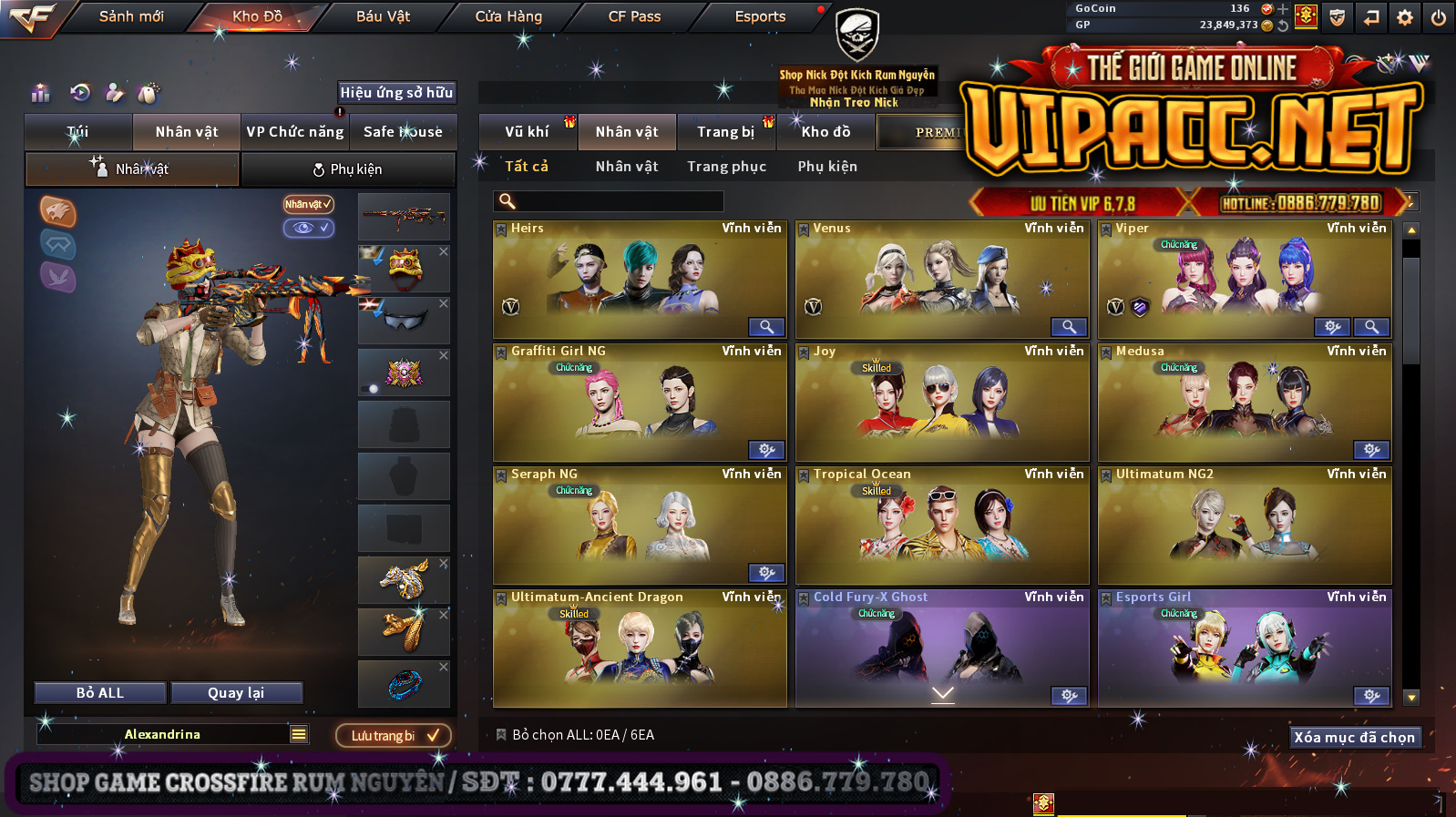Switch to the Báu Vật tab
The image size is (1456, 817).
tap(383, 16)
